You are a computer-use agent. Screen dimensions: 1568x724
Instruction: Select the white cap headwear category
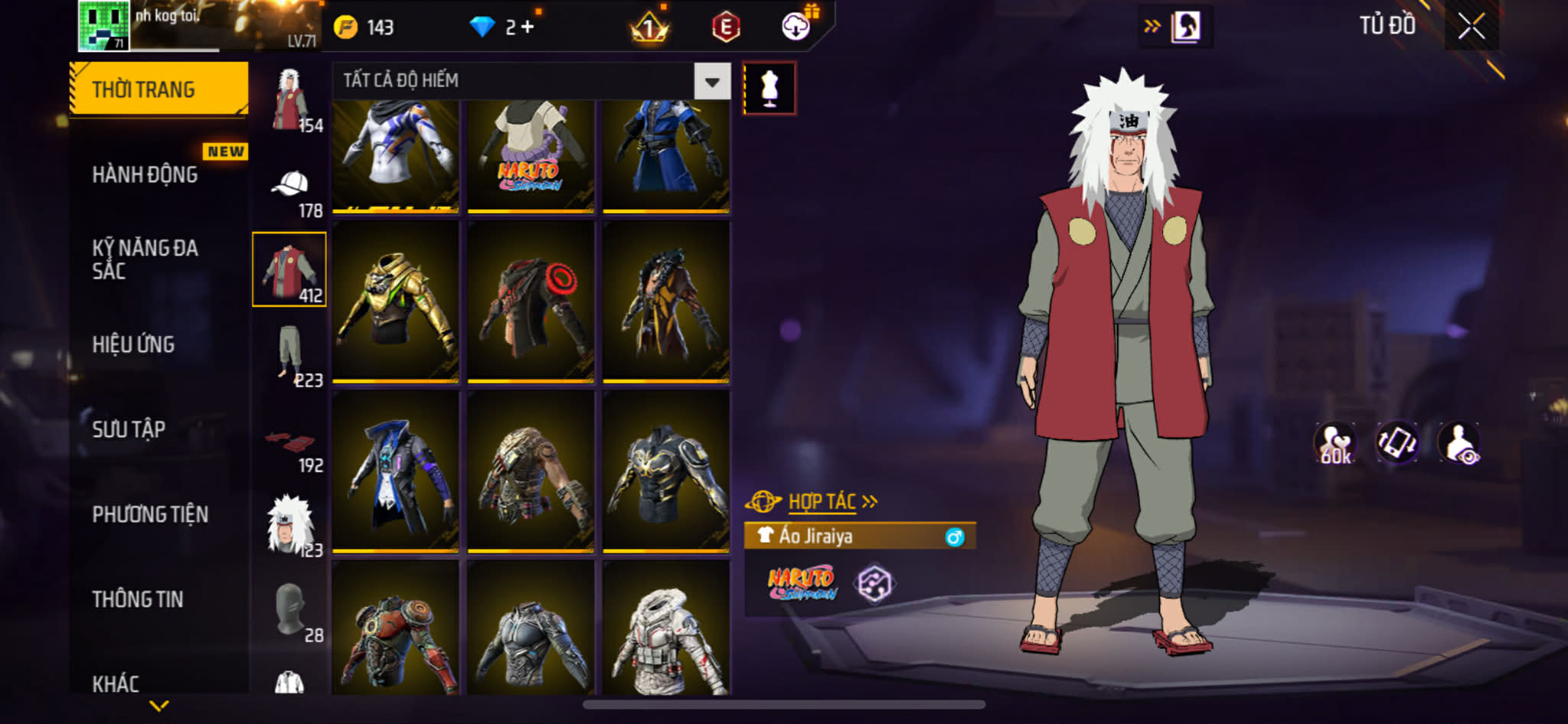coord(289,186)
